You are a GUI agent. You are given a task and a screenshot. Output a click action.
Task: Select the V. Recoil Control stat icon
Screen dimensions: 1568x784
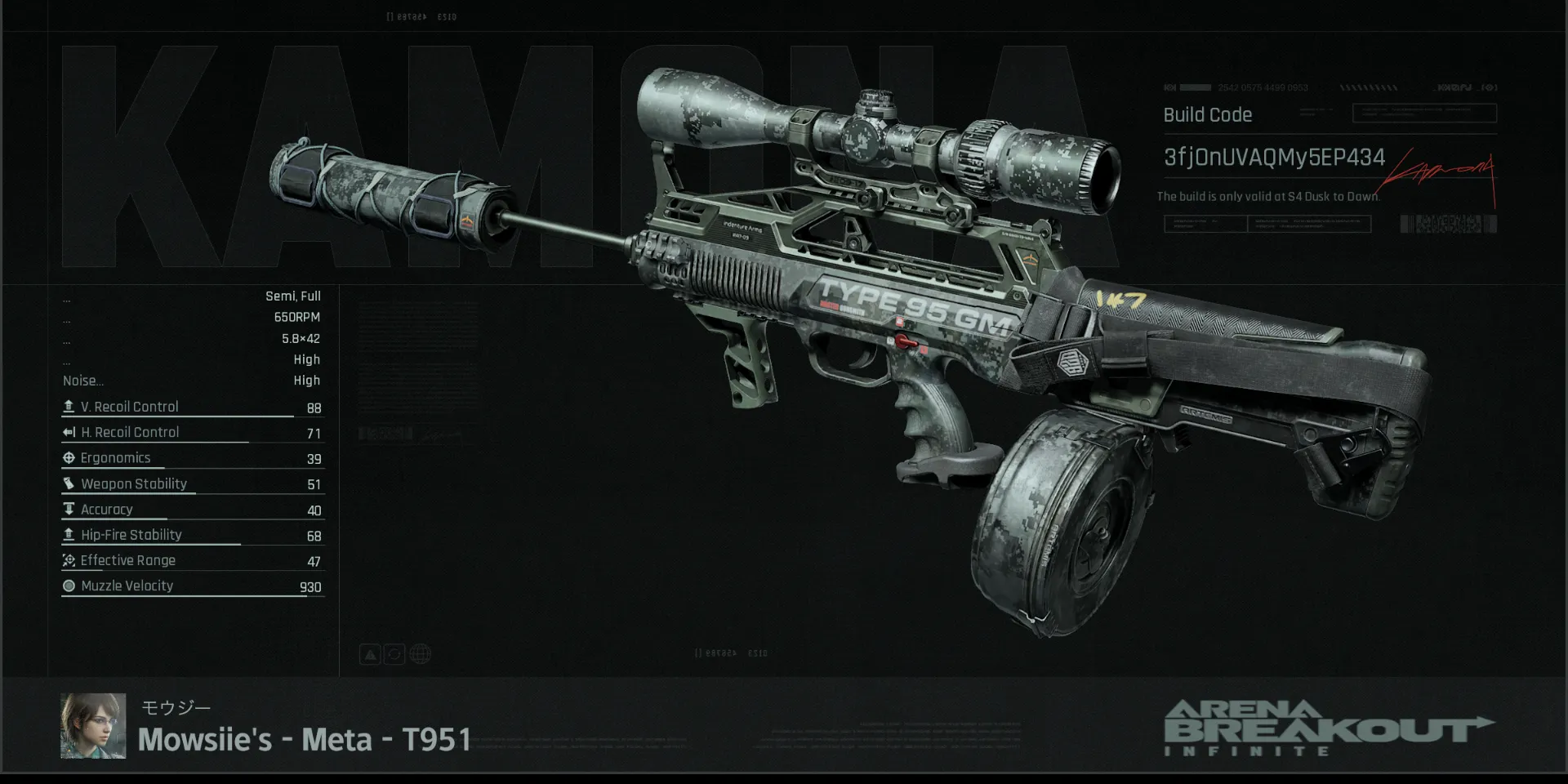(x=69, y=406)
